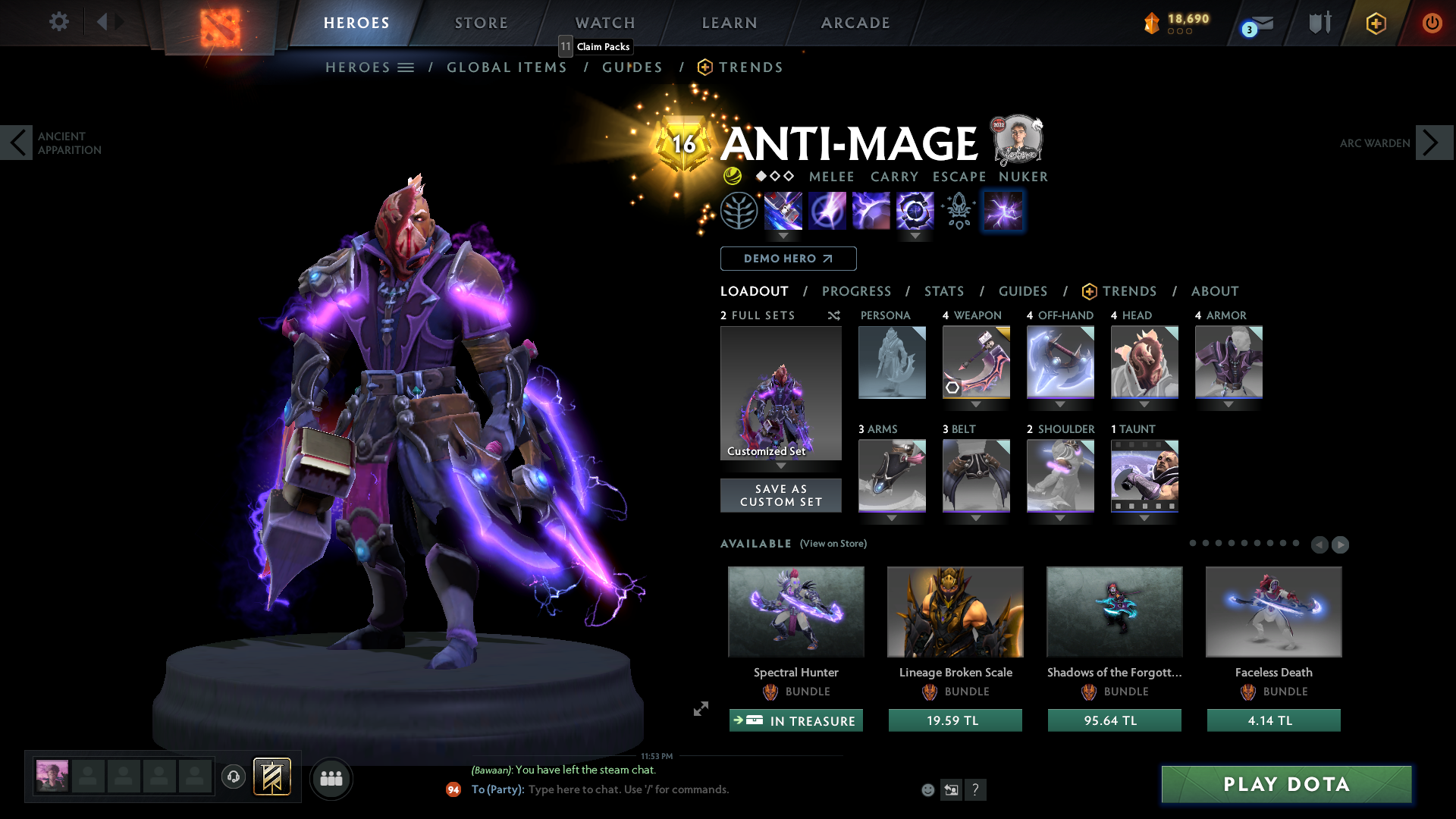Open the Heroes hamburger menu

407,67
